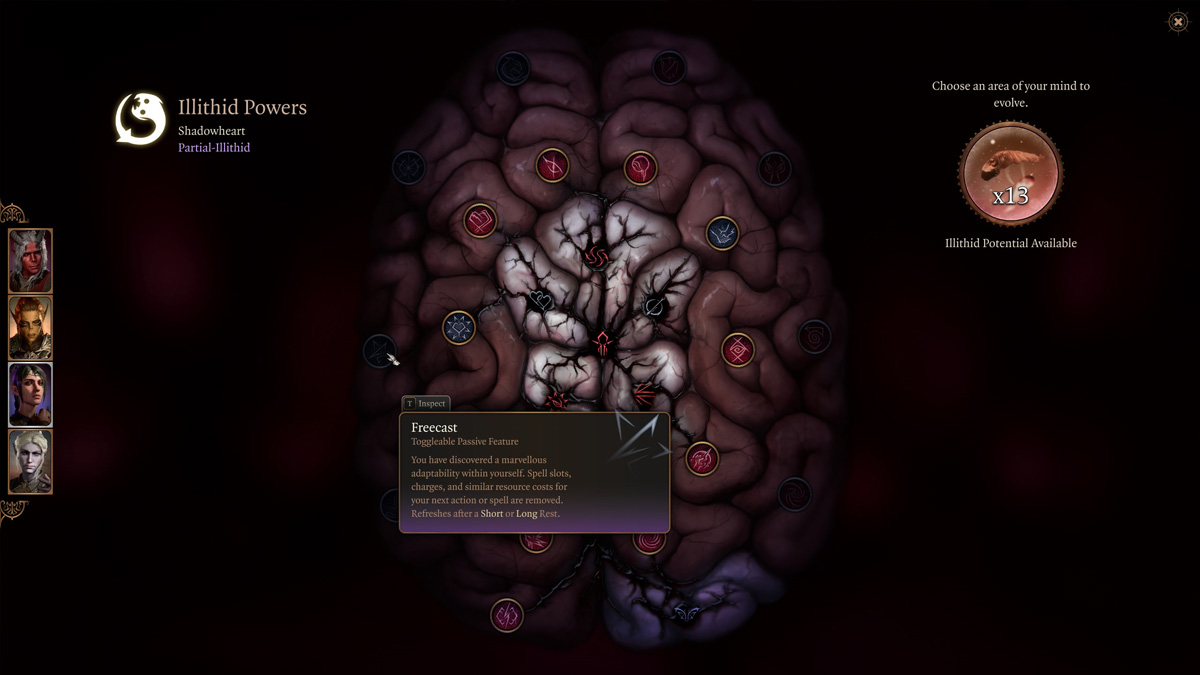Select the black ring power on pale brain
This screenshot has width=1200, height=675.
point(655,307)
